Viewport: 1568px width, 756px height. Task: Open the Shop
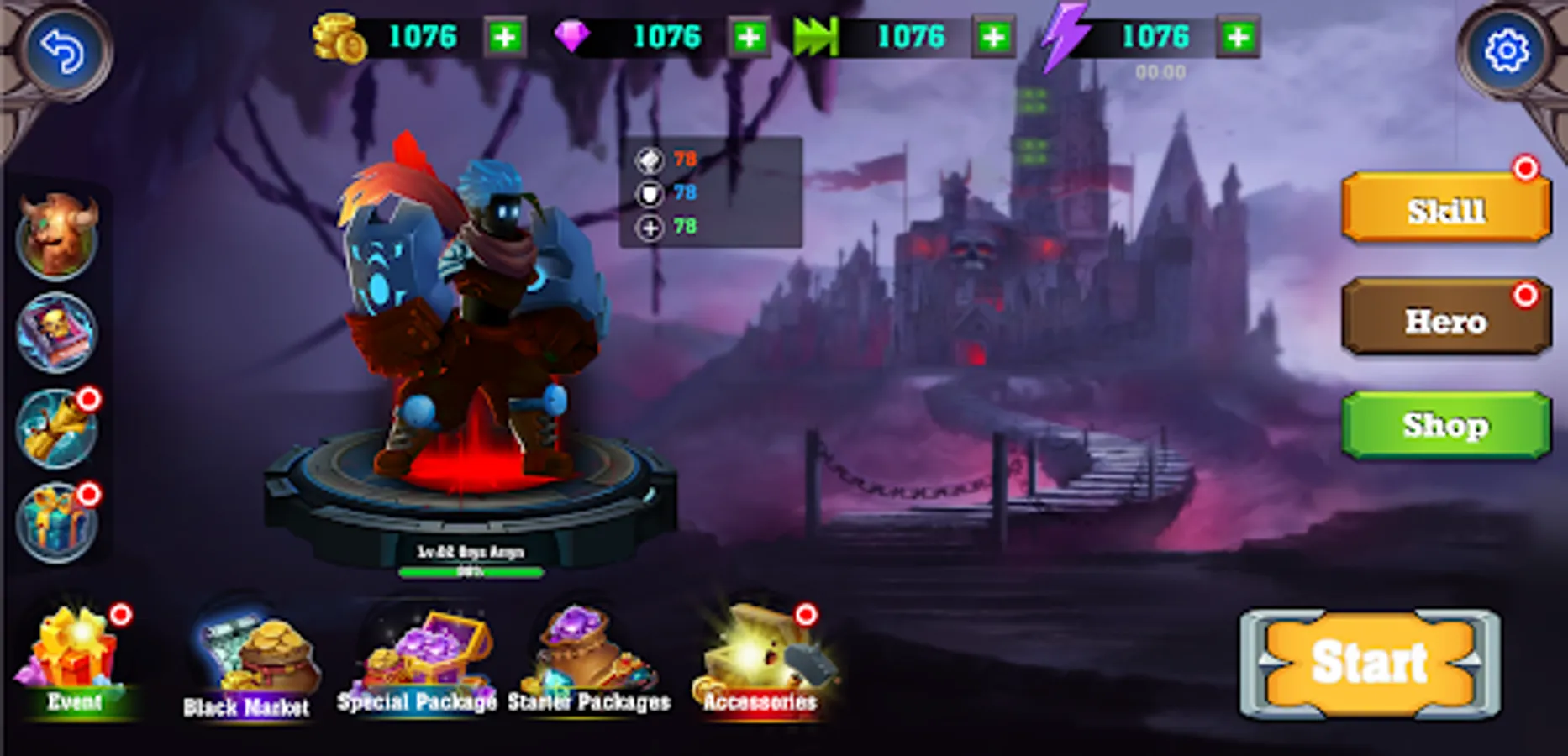click(1445, 425)
